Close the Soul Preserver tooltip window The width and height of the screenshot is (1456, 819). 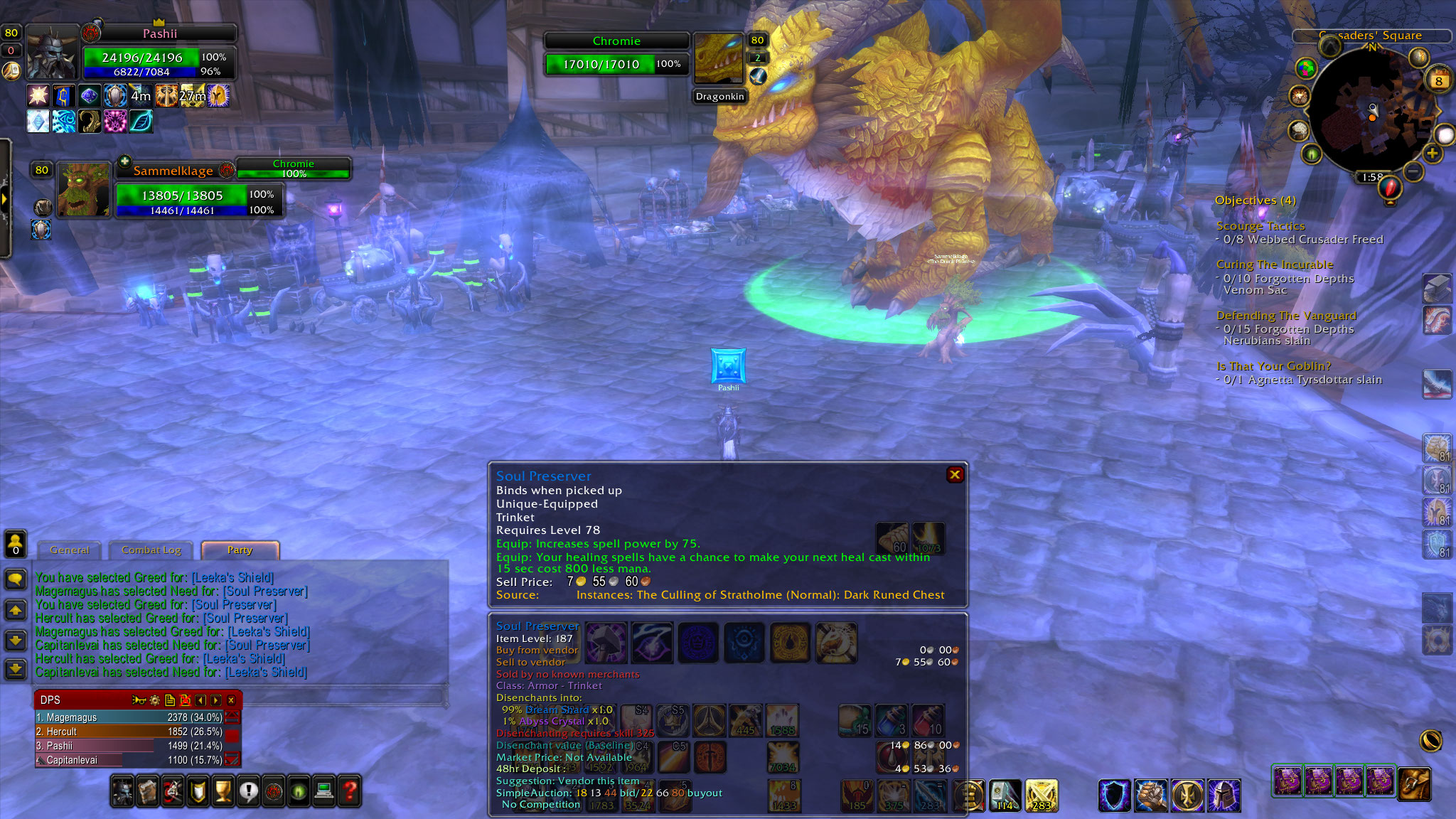[955, 475]
